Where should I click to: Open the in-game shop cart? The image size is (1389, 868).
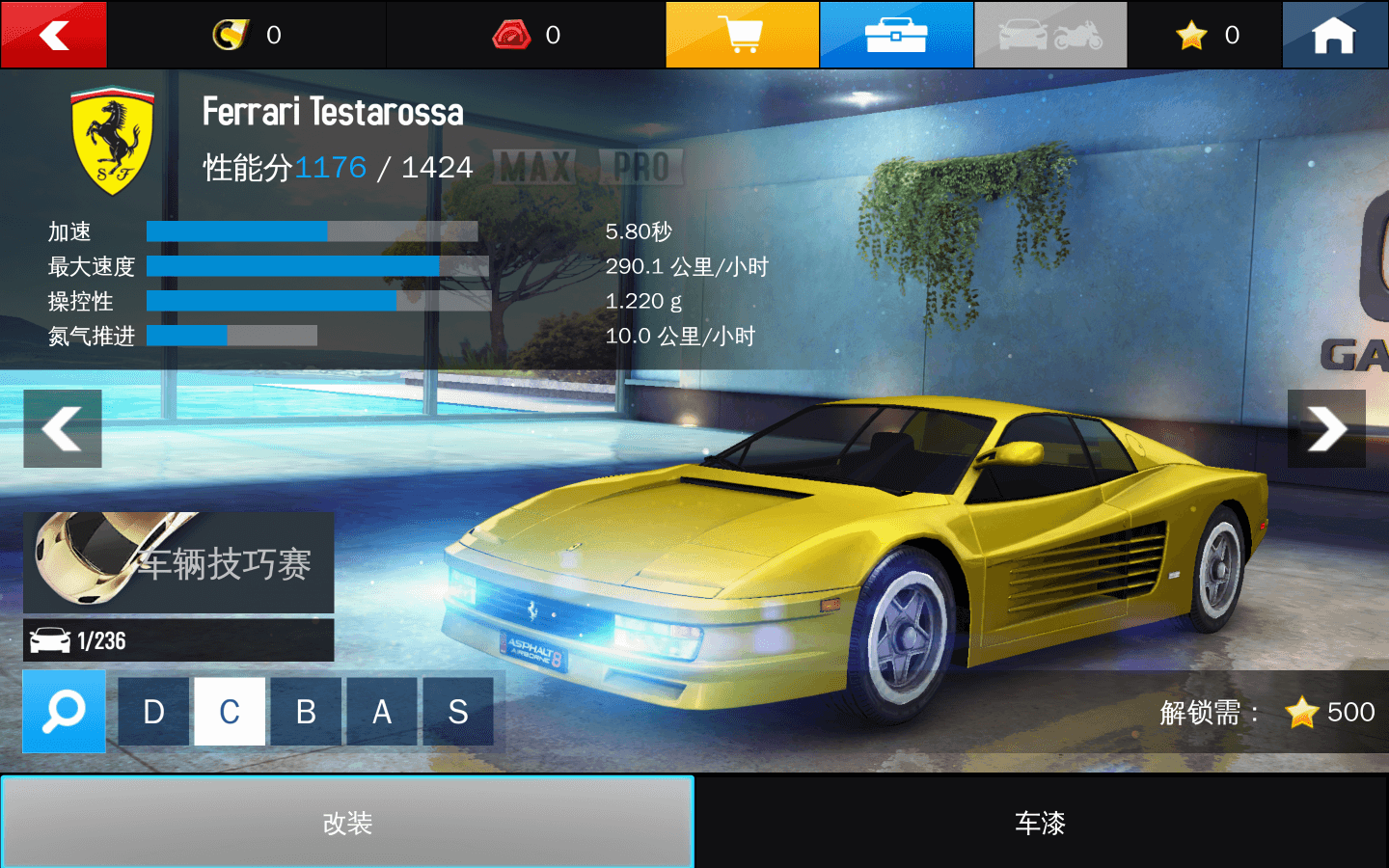742,35
